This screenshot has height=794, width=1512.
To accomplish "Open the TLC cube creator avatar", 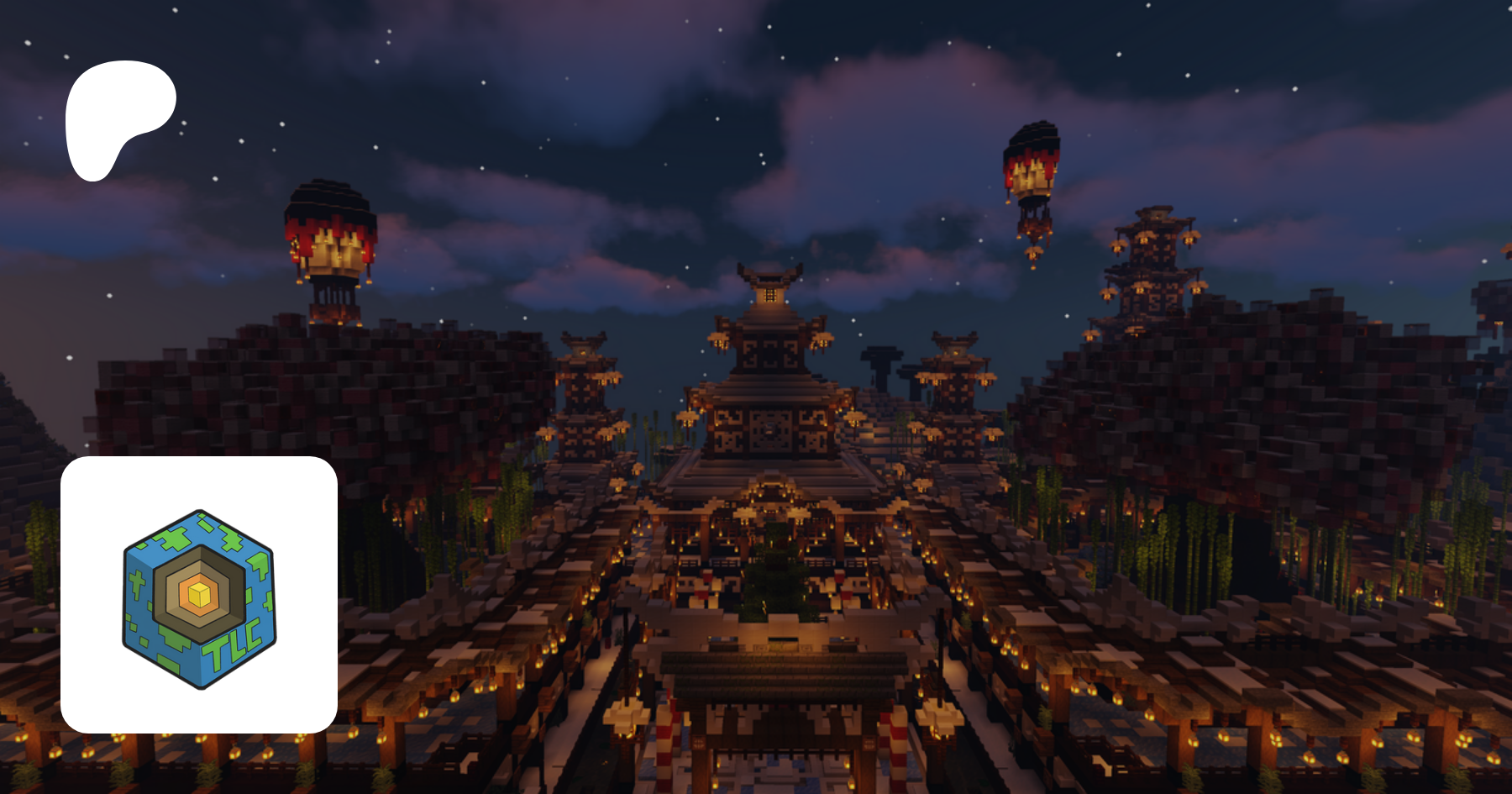I will [199, 595].
